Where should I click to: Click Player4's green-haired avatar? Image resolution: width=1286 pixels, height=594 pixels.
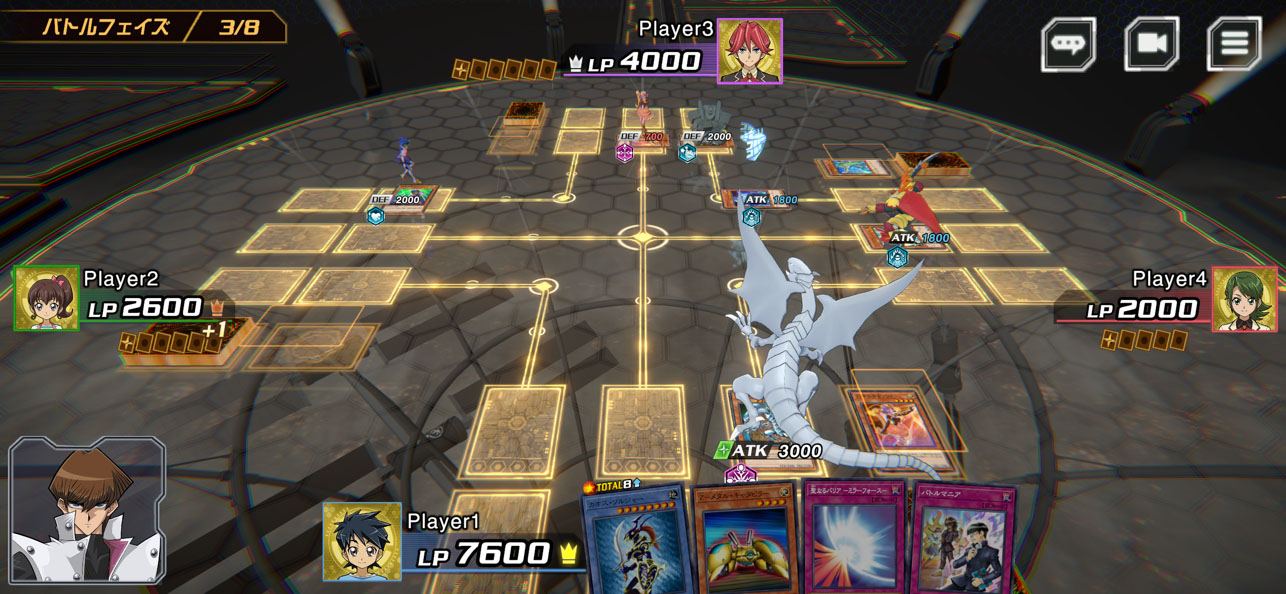[x=1244, y=299]
